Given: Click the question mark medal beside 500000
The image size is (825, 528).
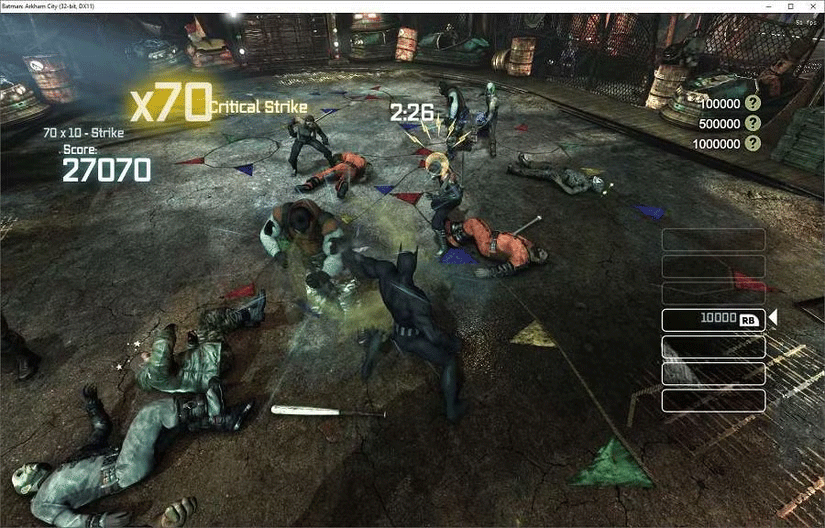Looking at the screenshot, I should click(752, 124).
